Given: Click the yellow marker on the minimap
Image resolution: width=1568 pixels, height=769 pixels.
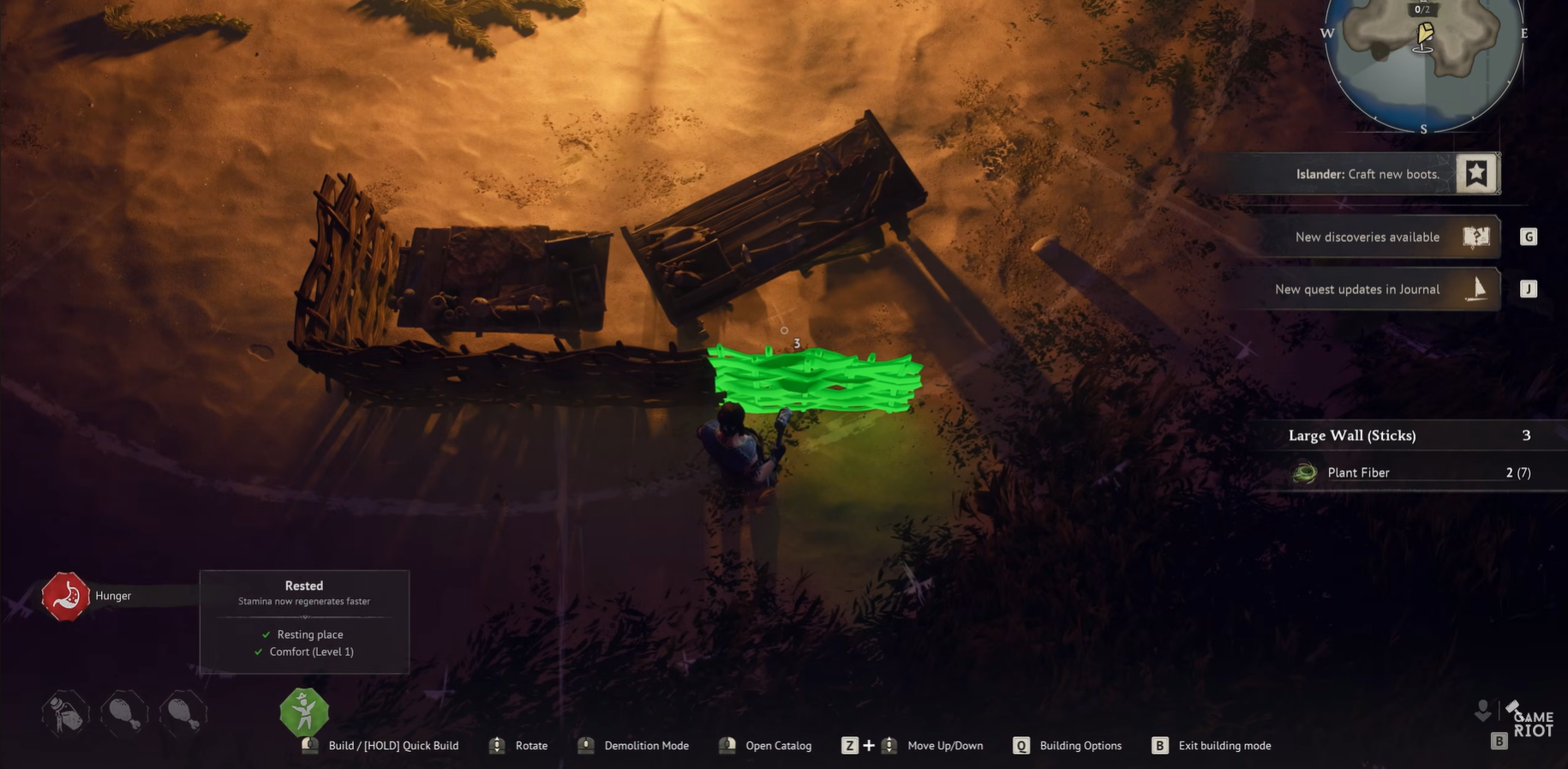Looking at the screenshot, I should click(1425, 34).
